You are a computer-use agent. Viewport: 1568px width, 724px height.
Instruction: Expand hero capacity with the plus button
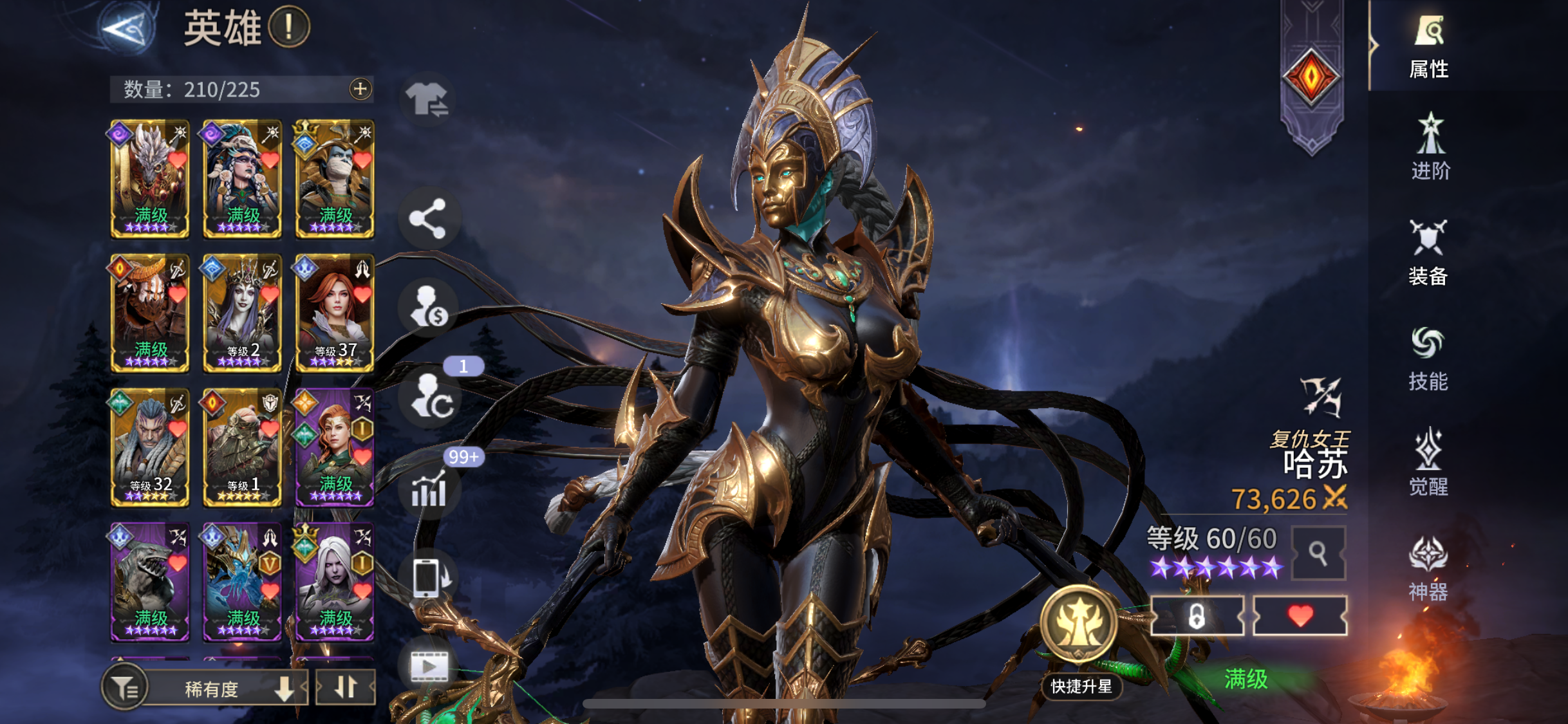pos(360,89)
